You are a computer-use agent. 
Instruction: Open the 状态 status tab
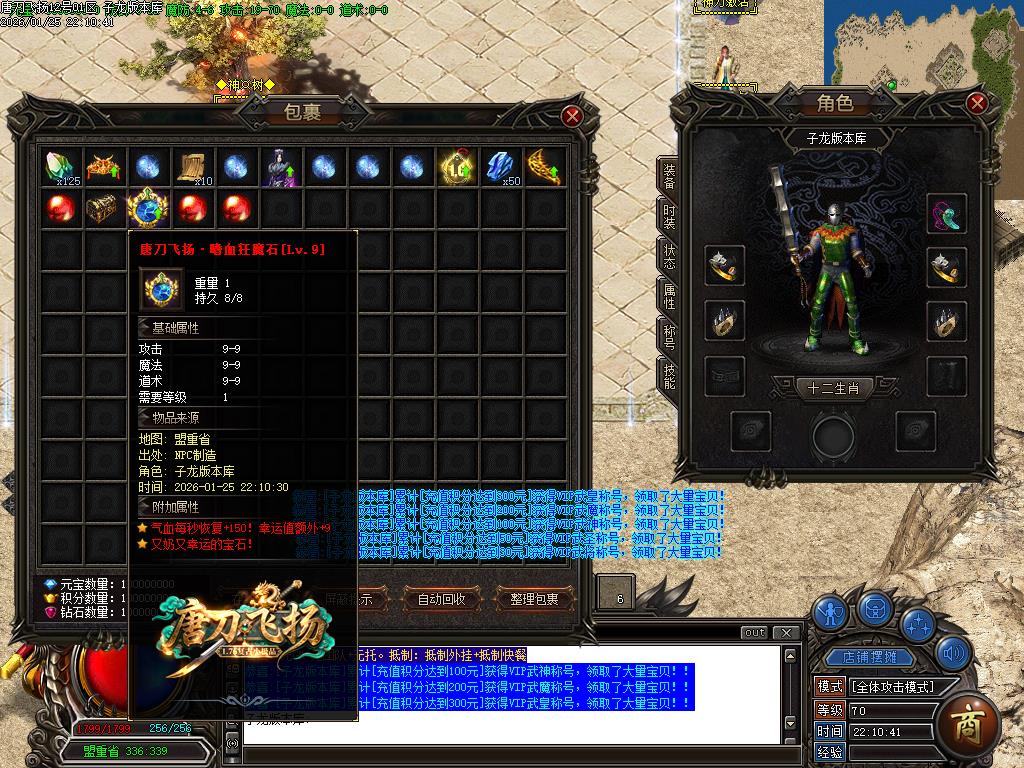669,256
